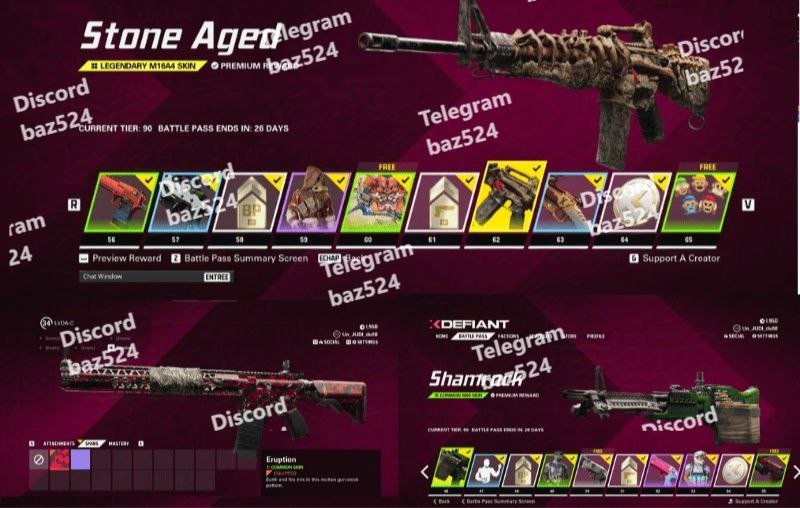Open the Profile tab in the top navigation
The width and height of the screenshot is (800, 508).
pos(595,336)
